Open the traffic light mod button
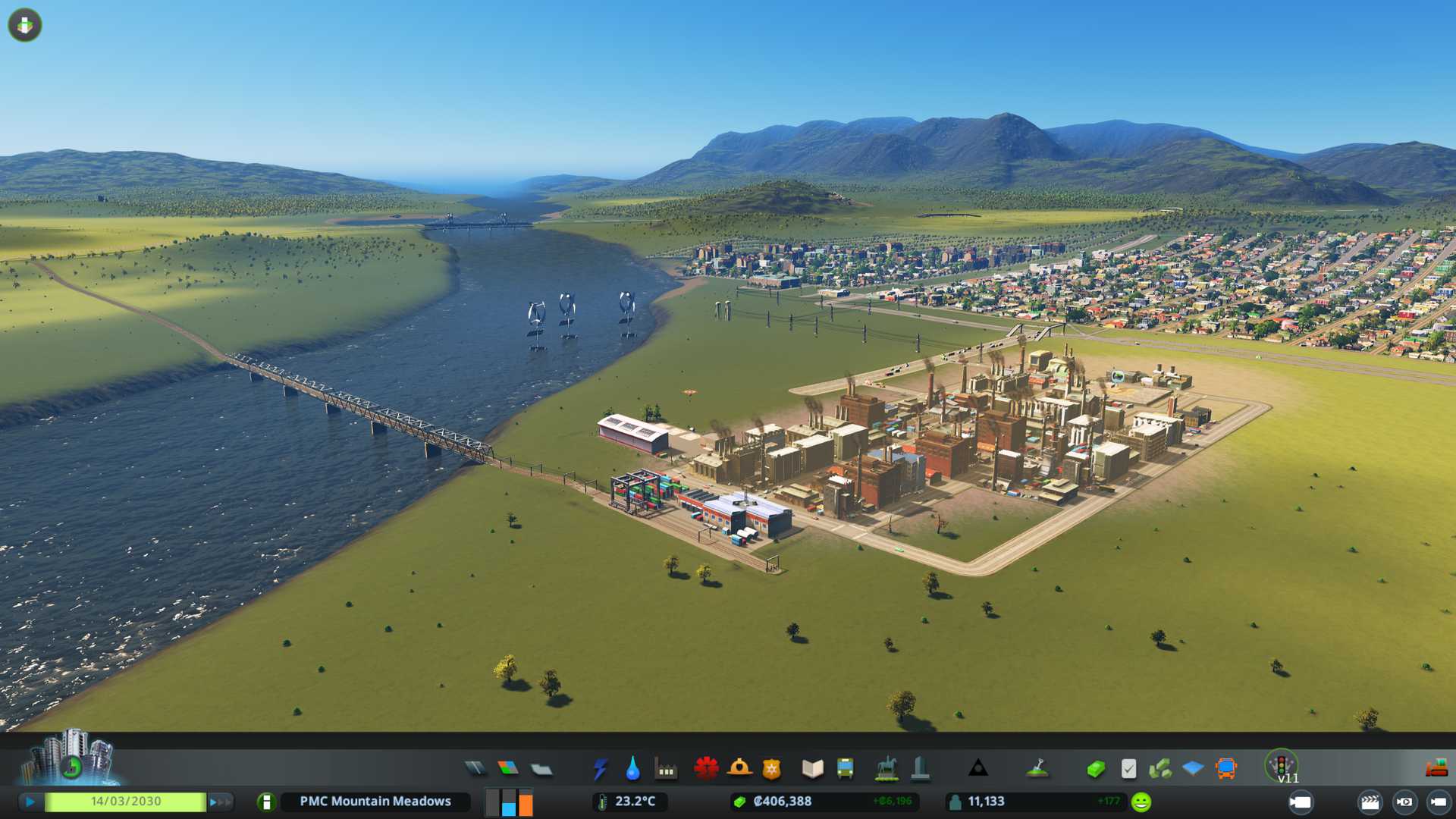 (x=1282, y=764)
